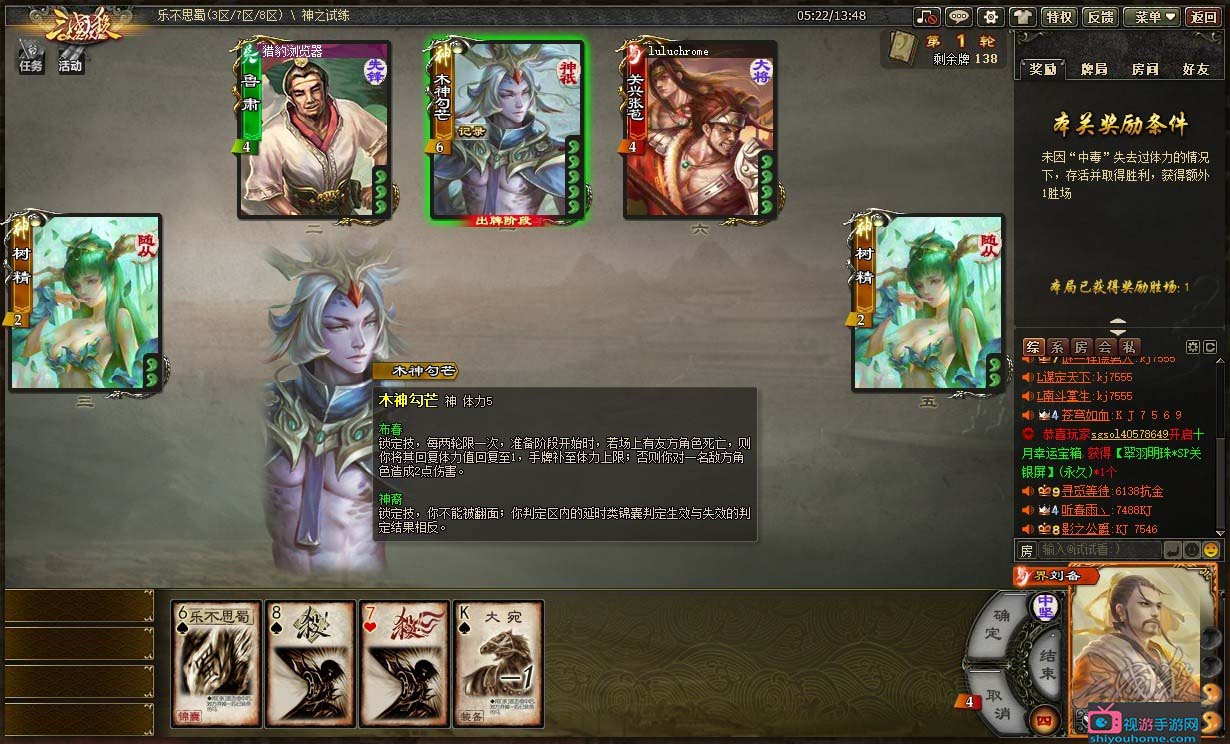The width and height of the screenshot is (1230, 744).
Task: Leave the match with the 返回 button
Action: 1202,17
